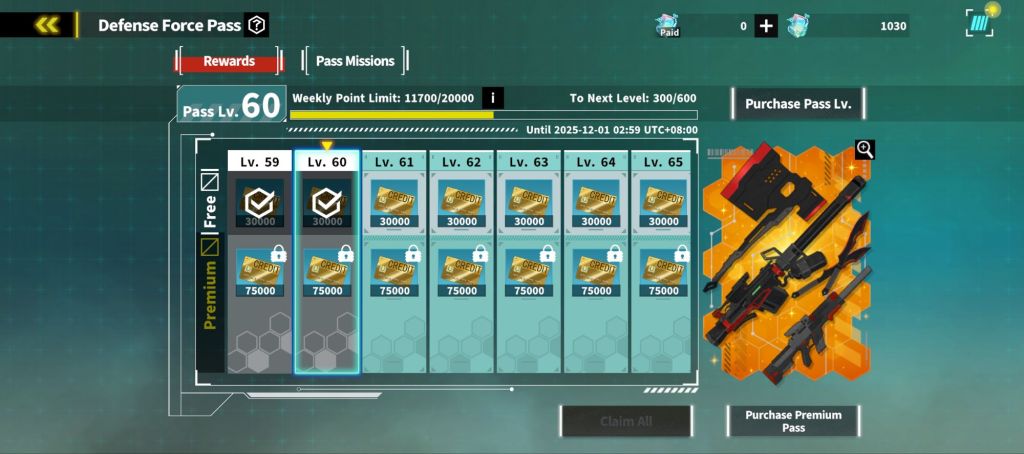Select the Lv. 63 free 30000 credit reward
This screenshot has width=1024, height=454.
coord(529,203)
